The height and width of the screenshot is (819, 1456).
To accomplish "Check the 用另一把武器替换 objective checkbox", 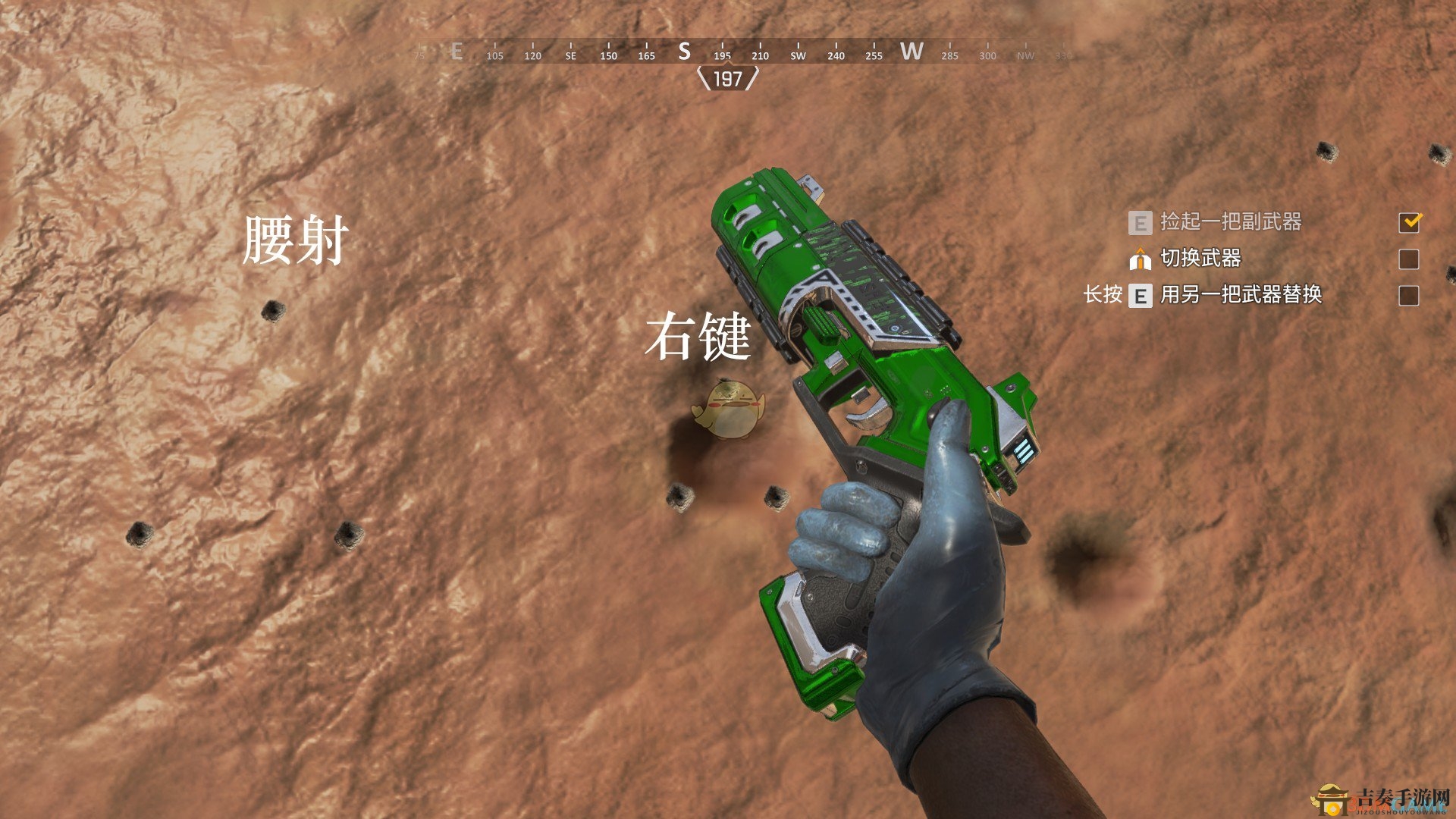I will point(1410,296).
